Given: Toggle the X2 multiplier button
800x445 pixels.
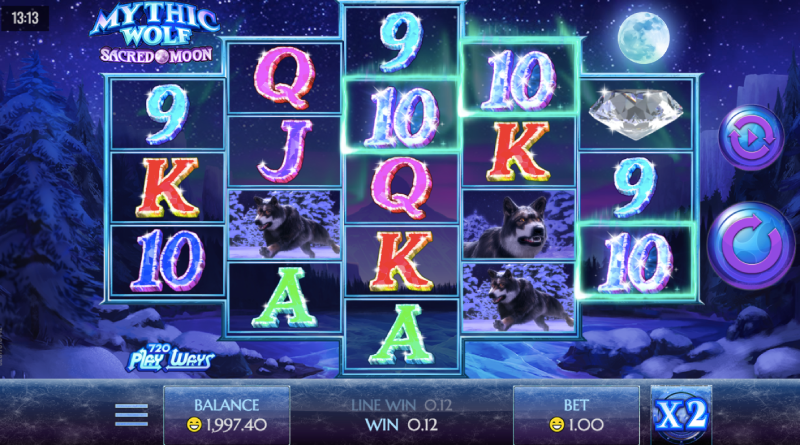Looking at the screenshot, I should [x=681, y=415].
